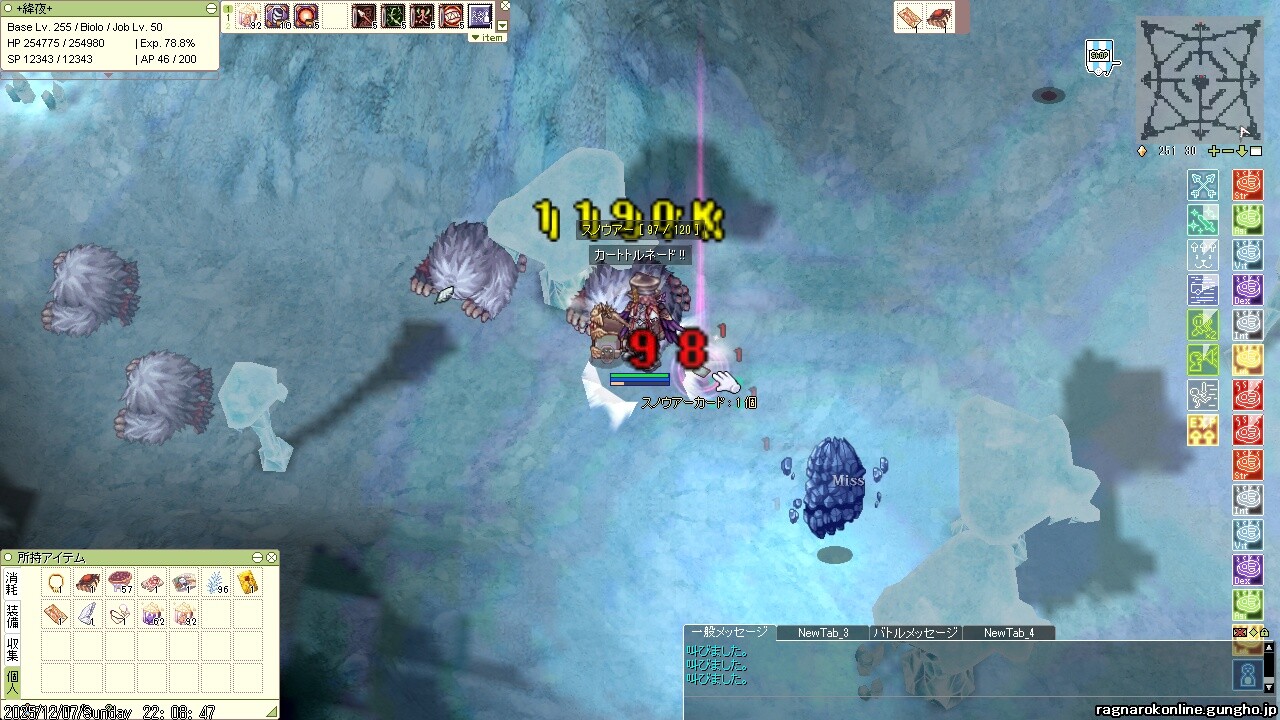Zoom out the minimap with minus button
The height and width of the screenshot is (720, 1280).
coord(1228,151)
